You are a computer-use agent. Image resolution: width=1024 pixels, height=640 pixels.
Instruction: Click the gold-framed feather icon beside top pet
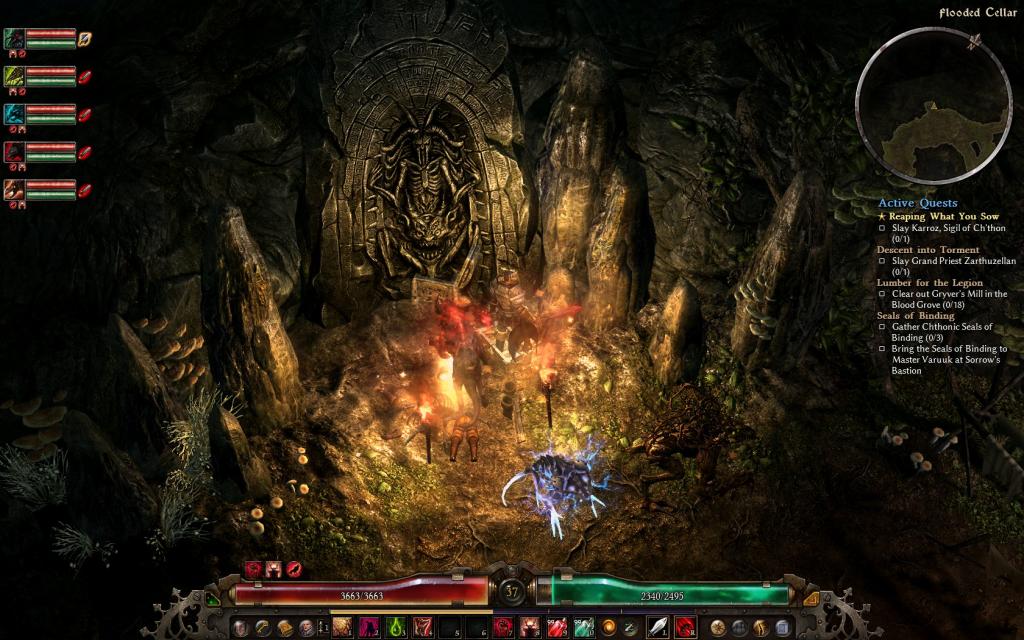coord(85,39)
